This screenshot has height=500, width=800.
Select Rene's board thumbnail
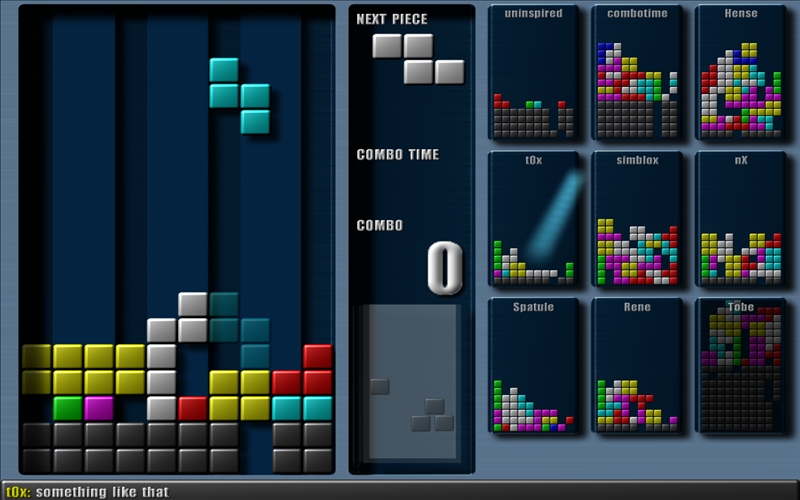click(x=637, y=365)
